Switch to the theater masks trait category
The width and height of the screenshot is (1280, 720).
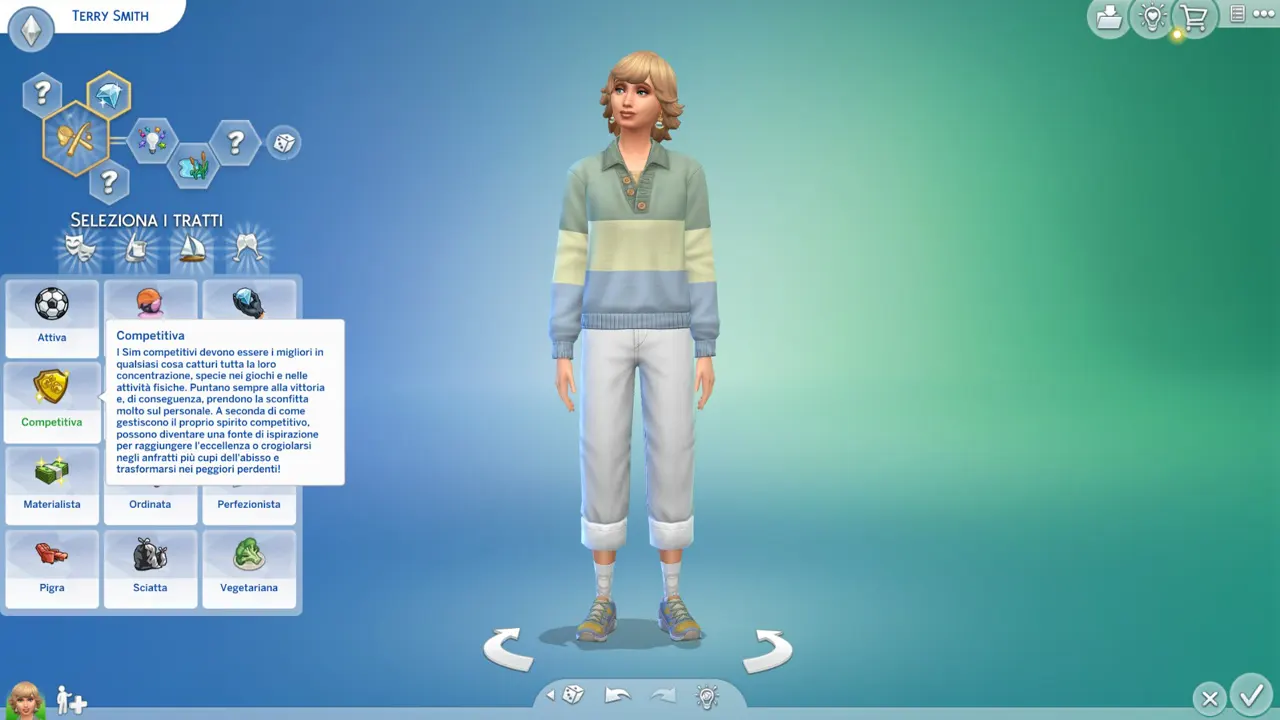tap(80, 250)
